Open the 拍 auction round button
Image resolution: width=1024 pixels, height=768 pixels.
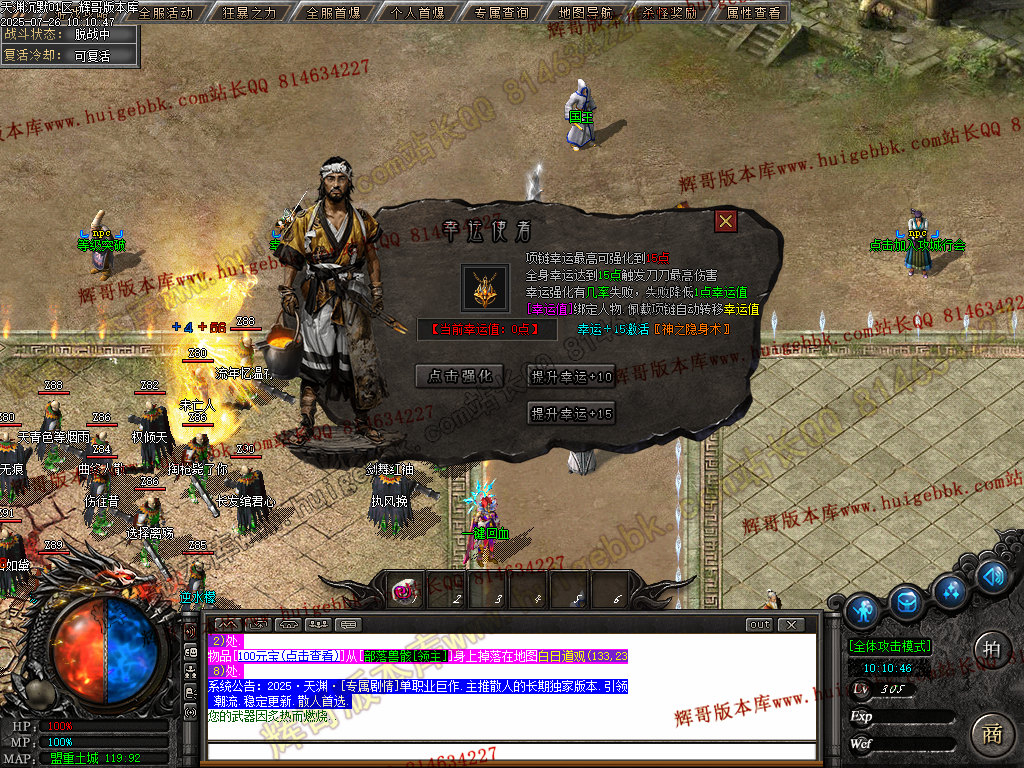(x=991, y=647)
